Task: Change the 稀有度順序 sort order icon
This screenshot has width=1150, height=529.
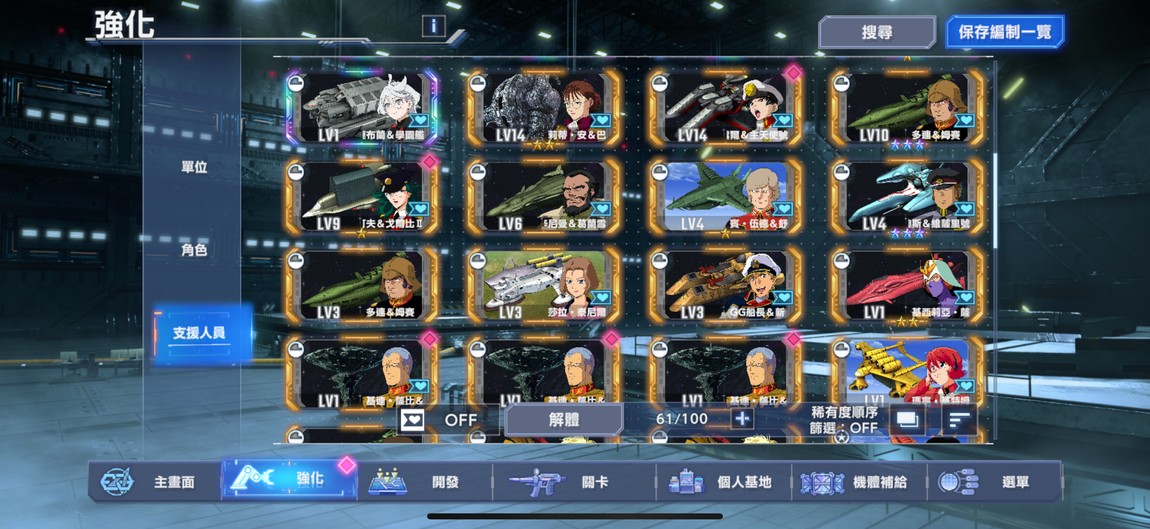Action: click(959, 420)
